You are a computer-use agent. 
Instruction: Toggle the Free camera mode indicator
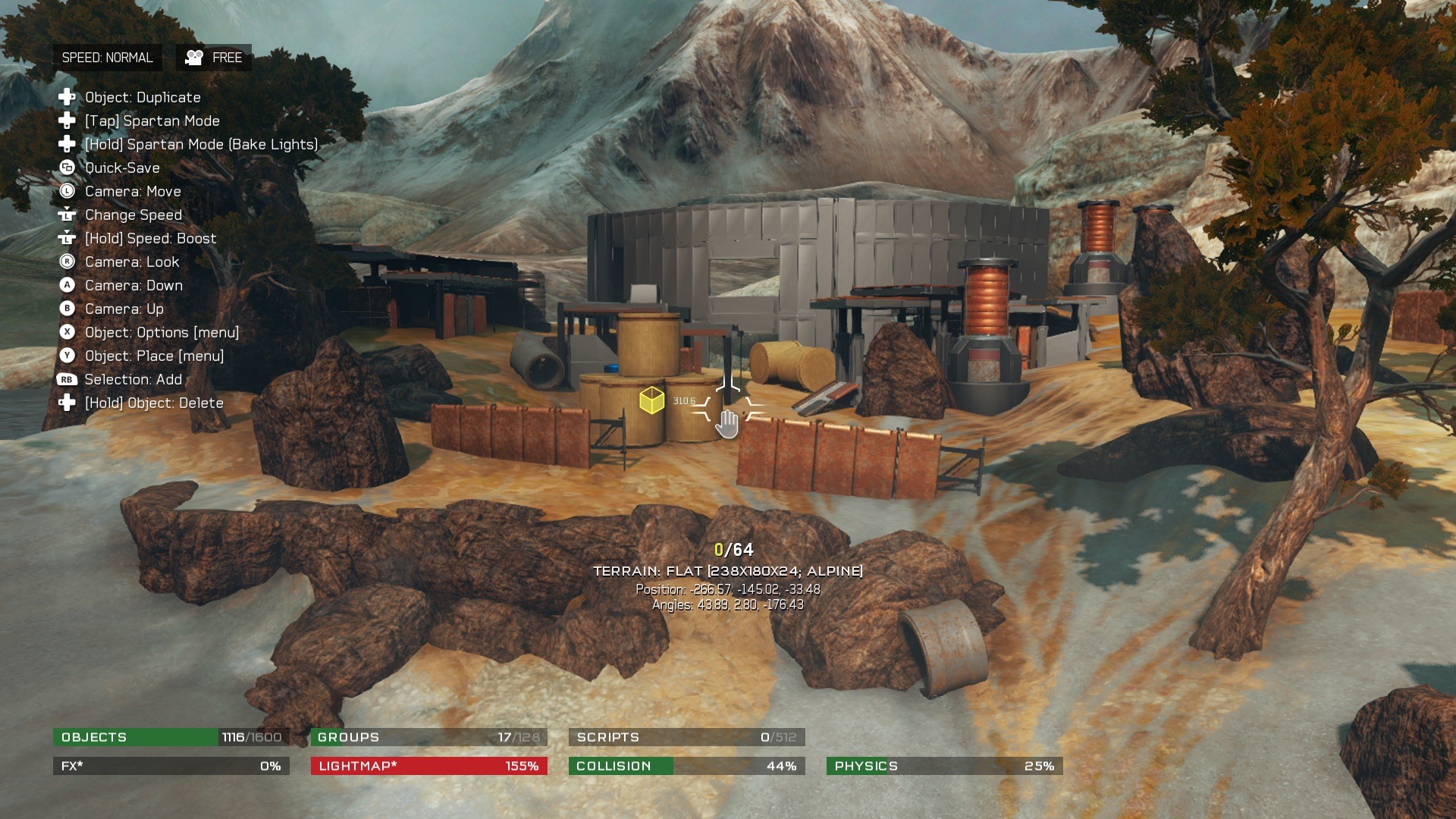[x=214, y=58]
